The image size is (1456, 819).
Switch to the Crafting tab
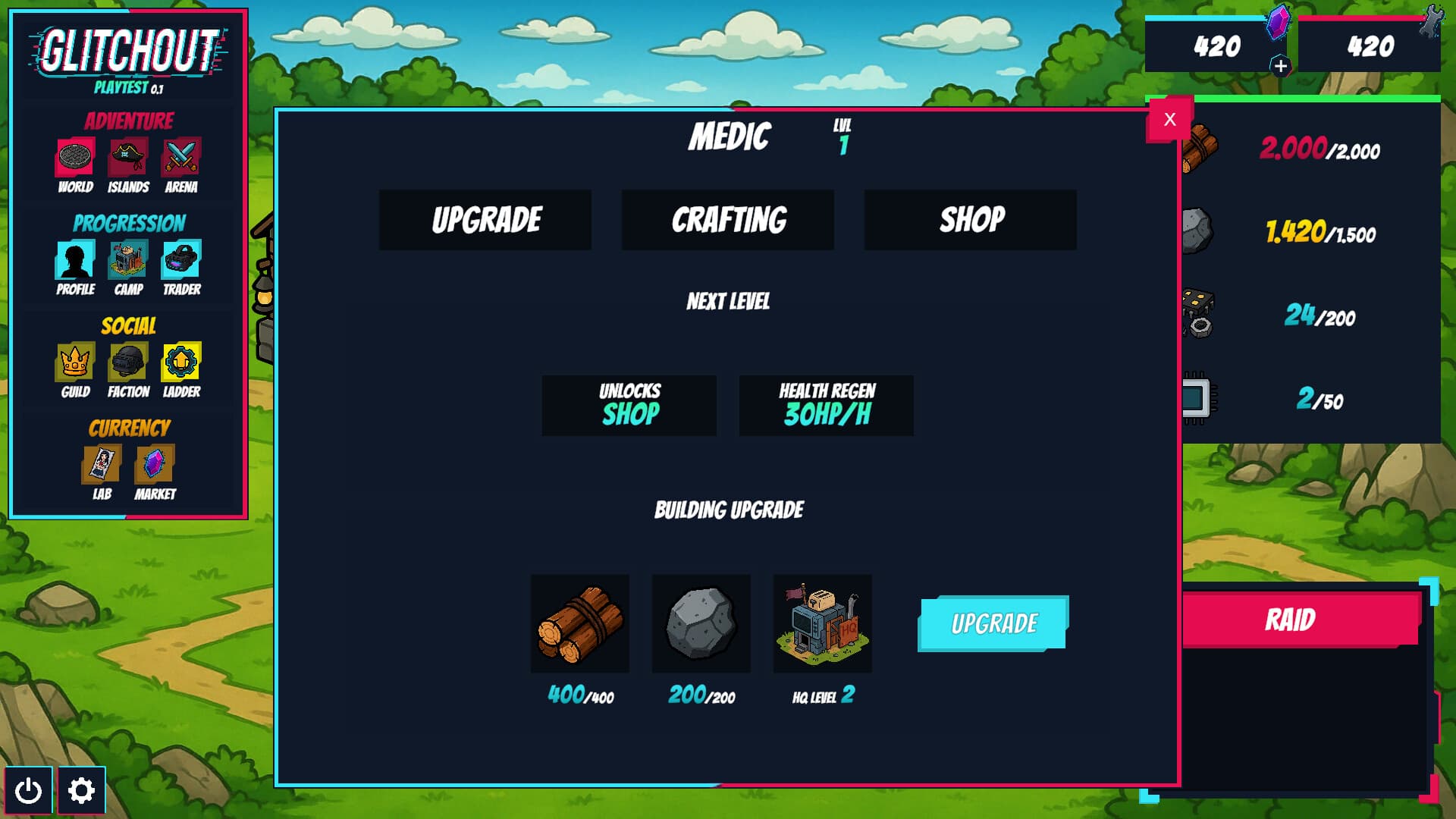coord(727,220)
